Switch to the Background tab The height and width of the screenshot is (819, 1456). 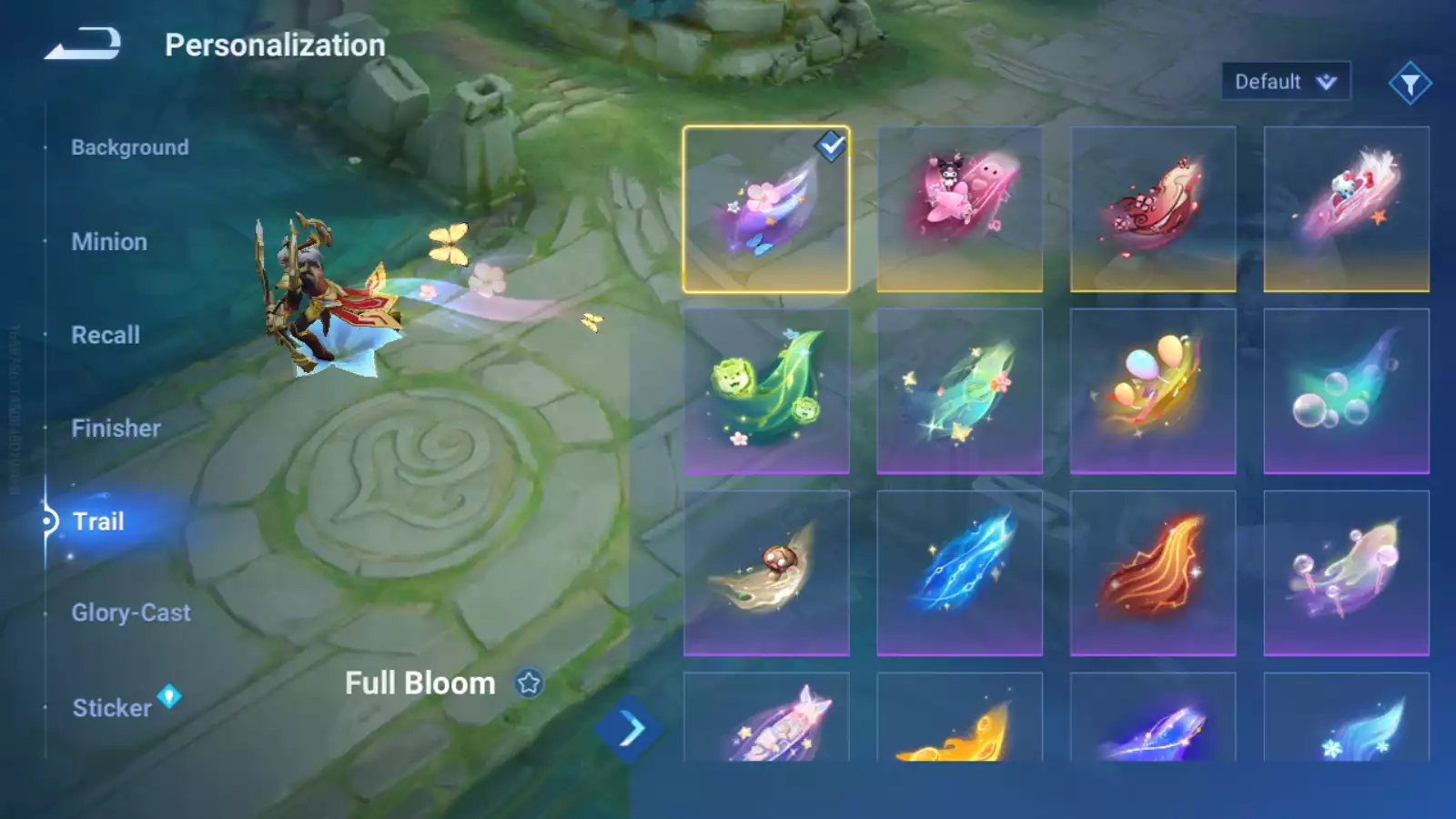tap(130, 147)
